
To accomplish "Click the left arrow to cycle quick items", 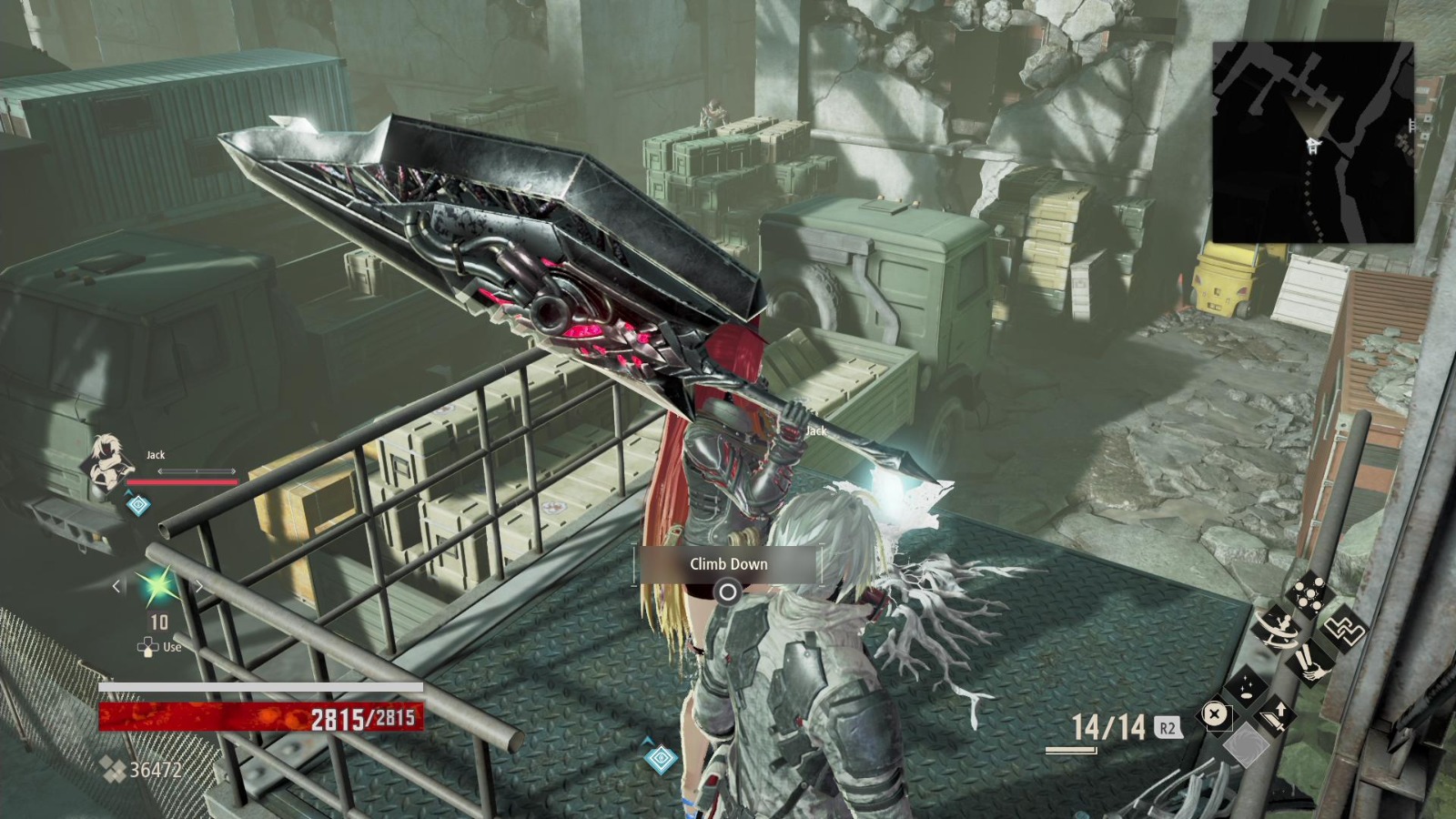I will click(x=116, y=587).
